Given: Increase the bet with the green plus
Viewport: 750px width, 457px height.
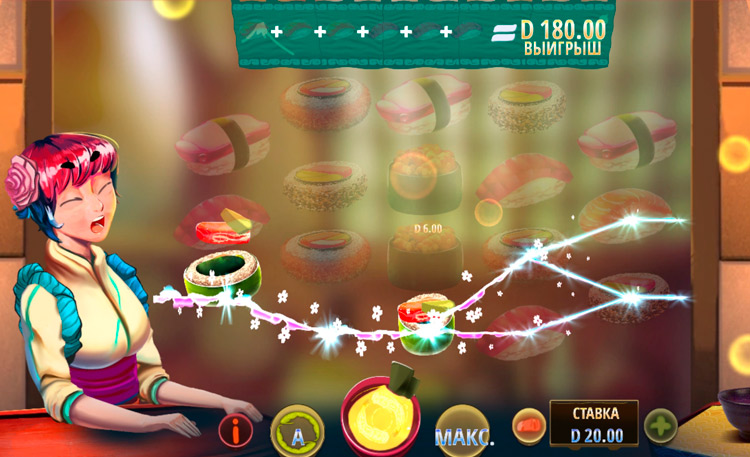Looking at the screenshot, I should click(661, 426).
